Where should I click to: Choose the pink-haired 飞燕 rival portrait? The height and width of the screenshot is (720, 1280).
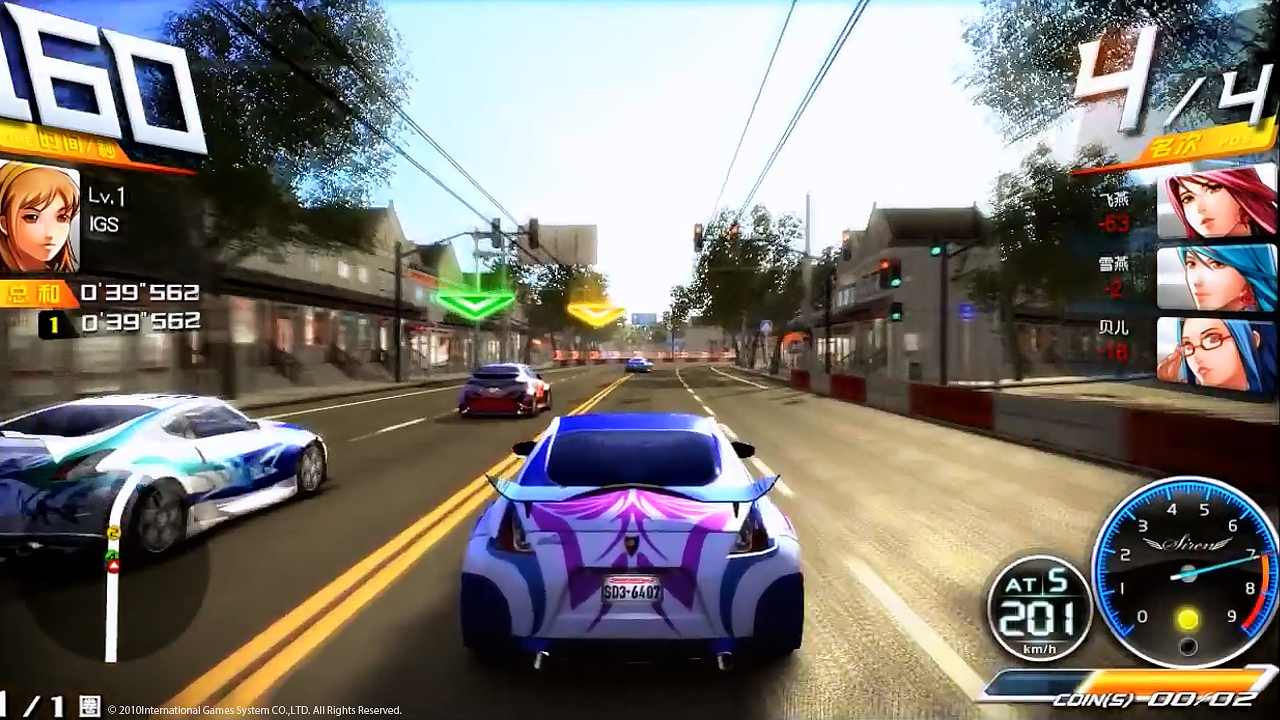(x=1216, y=202)
